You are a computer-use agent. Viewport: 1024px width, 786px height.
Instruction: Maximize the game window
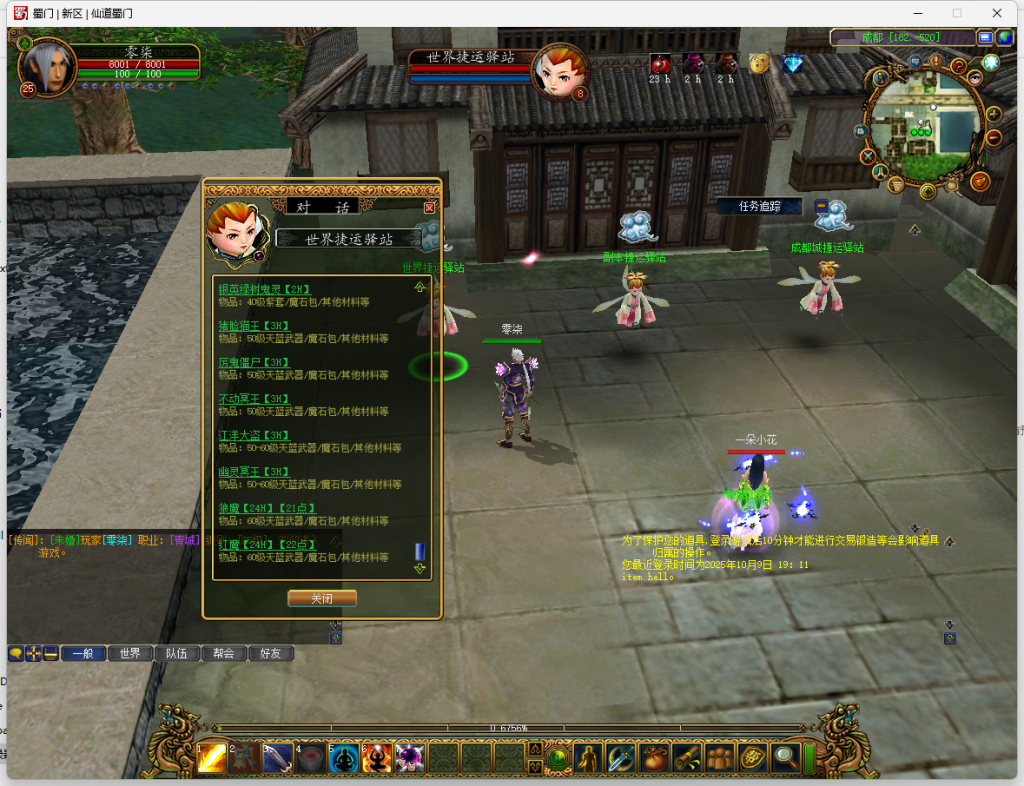(957, 13)
